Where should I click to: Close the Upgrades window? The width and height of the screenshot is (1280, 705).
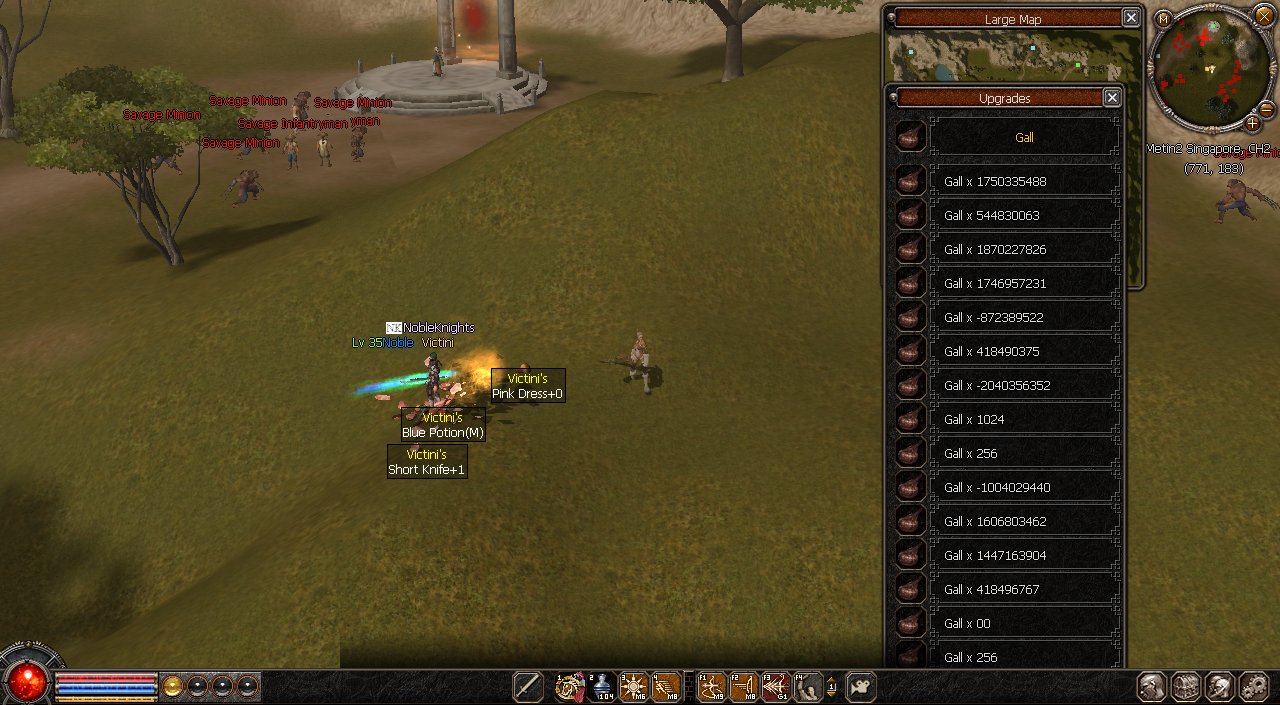[x=1111, y=97]
